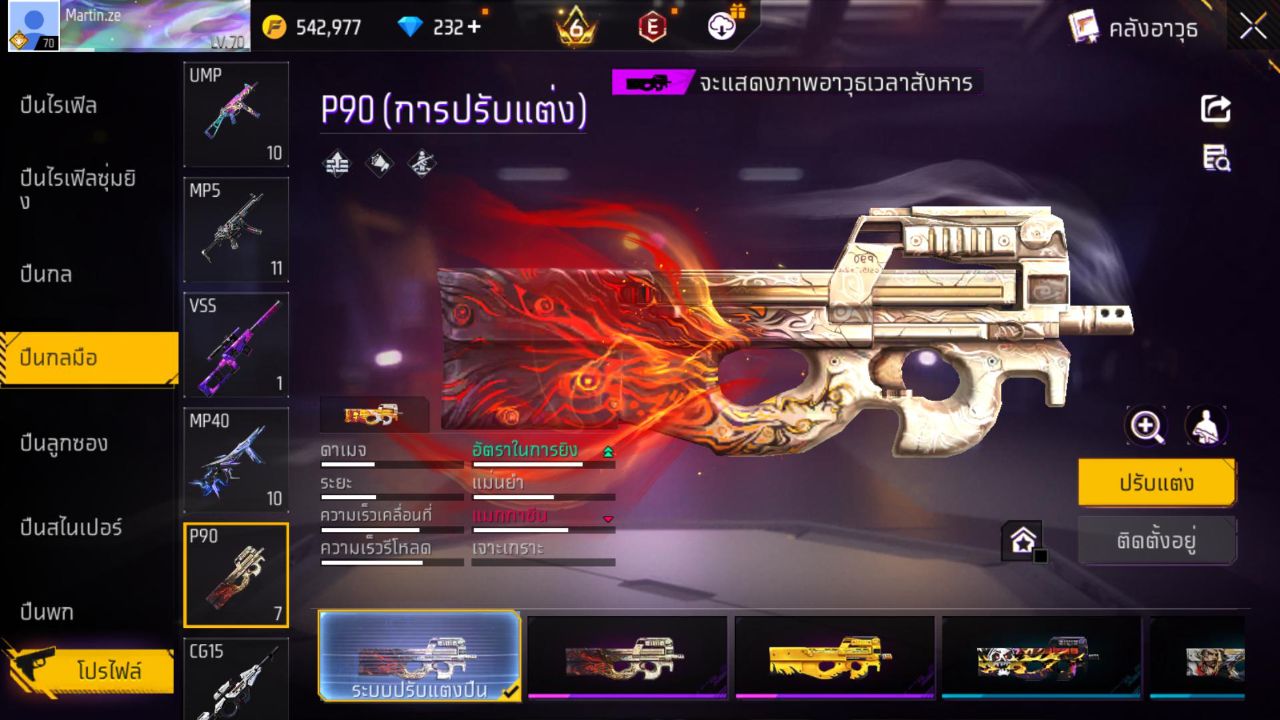
Task: Click the gift redeem icon in the top bar
Action: coord(723,27)
